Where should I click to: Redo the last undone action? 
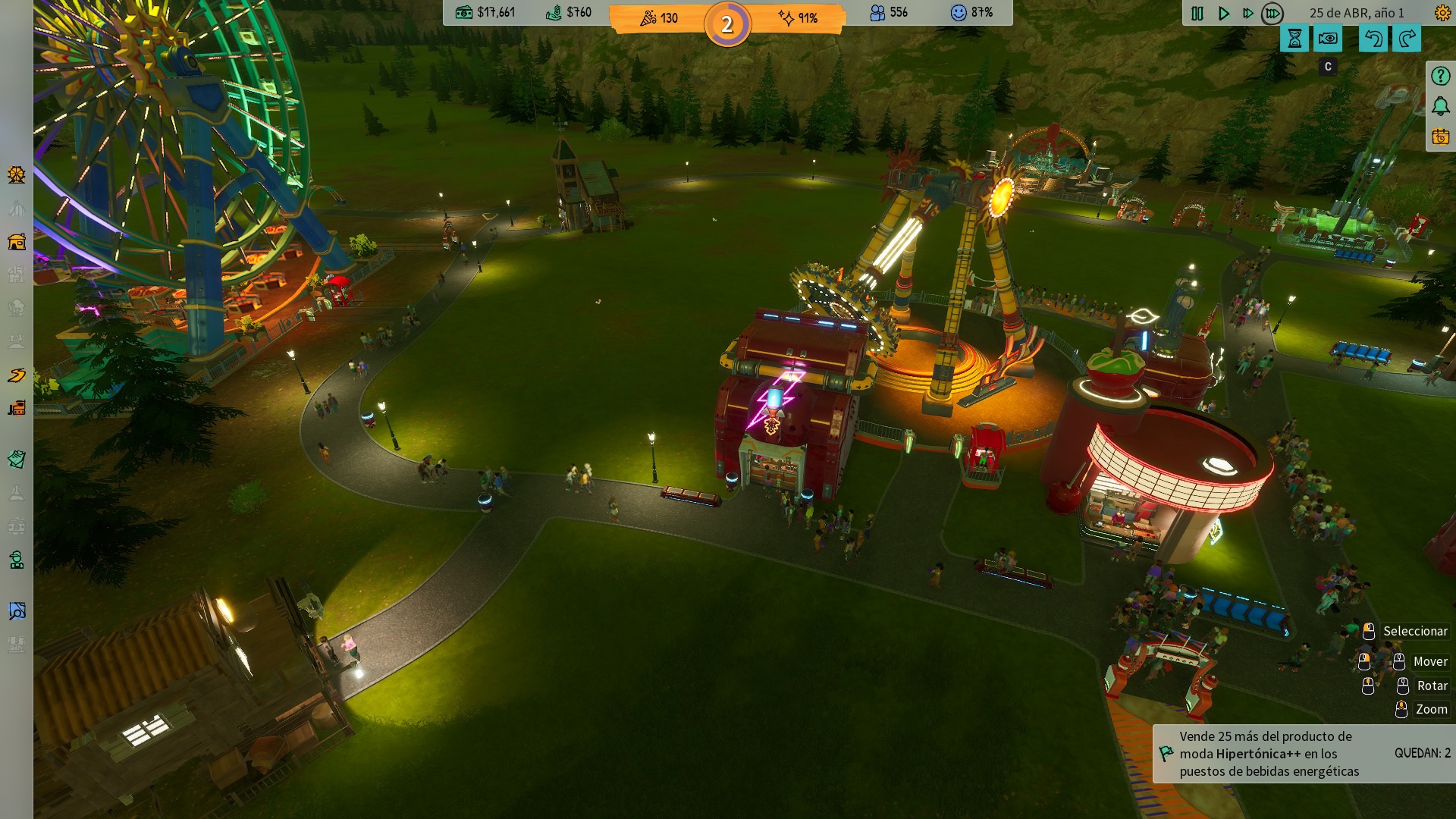[1407, 39]
